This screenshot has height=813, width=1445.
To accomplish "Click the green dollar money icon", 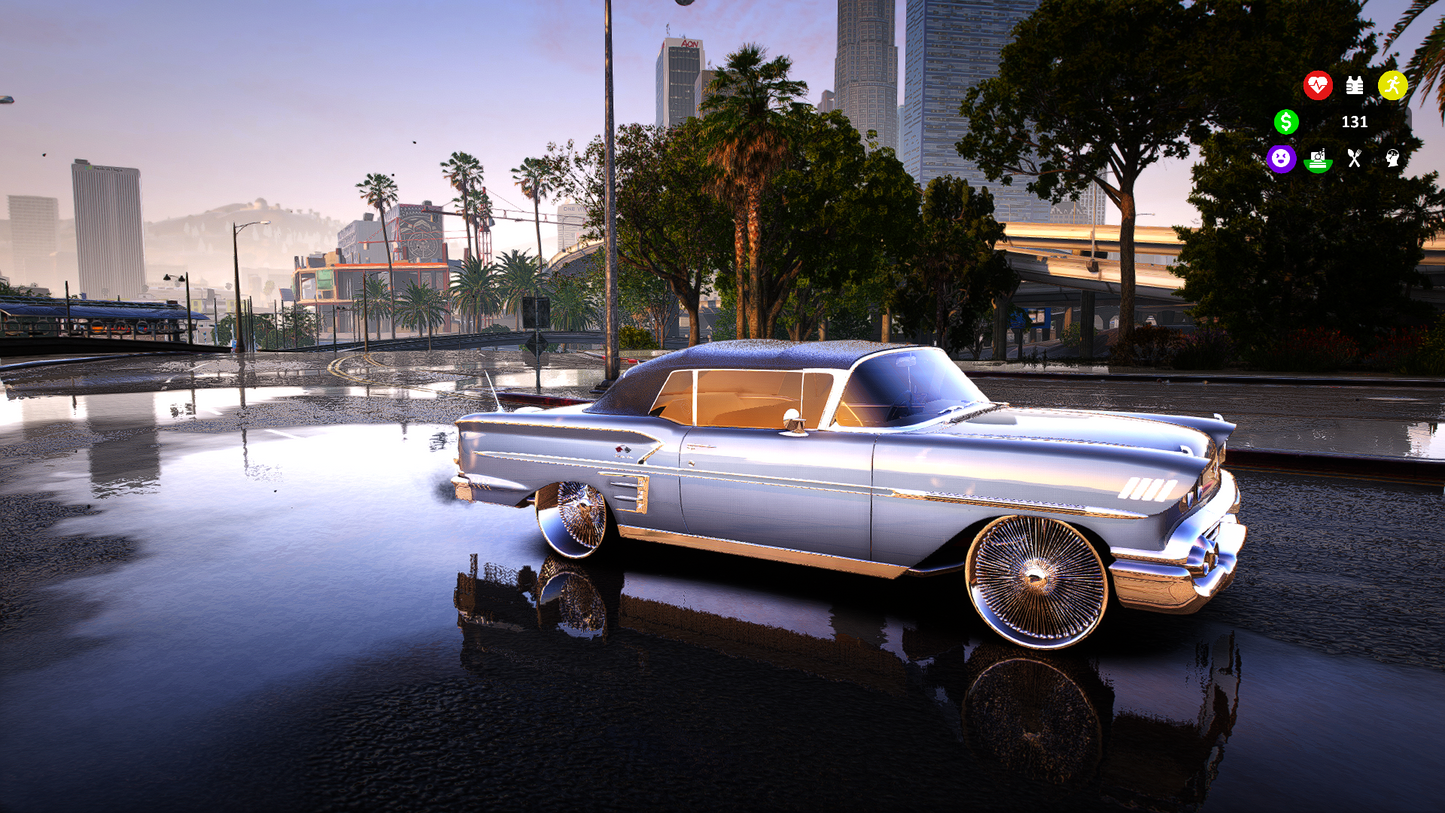I will [1287, 122].
